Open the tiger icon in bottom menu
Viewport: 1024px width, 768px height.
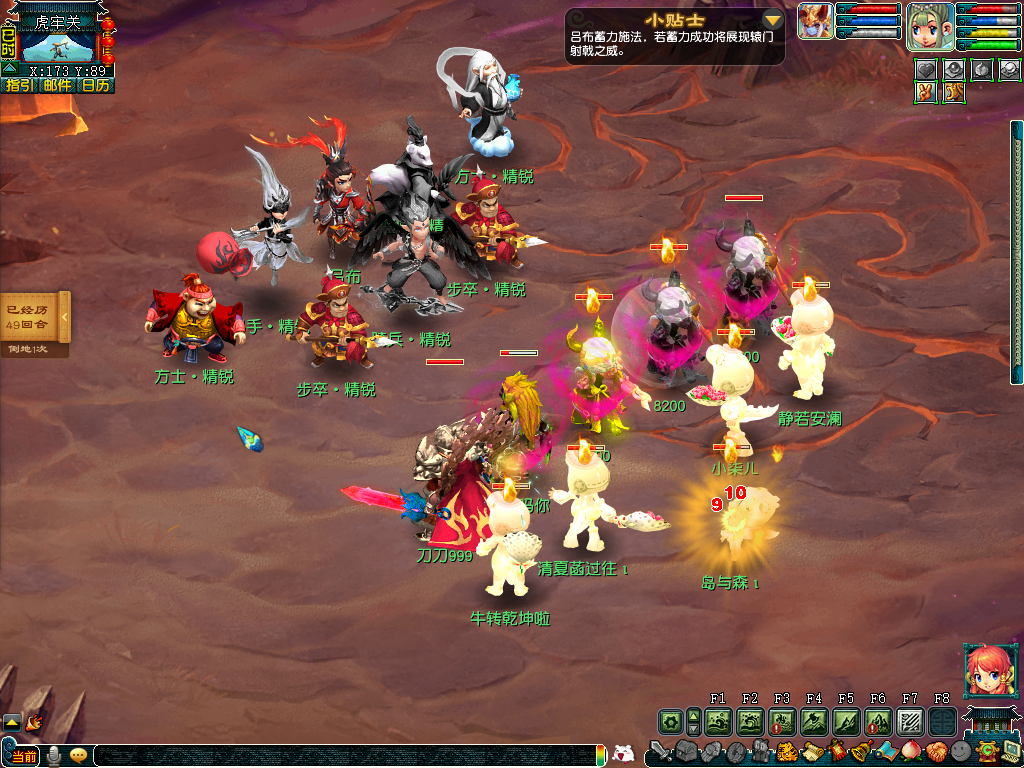[x=786, y=752]
